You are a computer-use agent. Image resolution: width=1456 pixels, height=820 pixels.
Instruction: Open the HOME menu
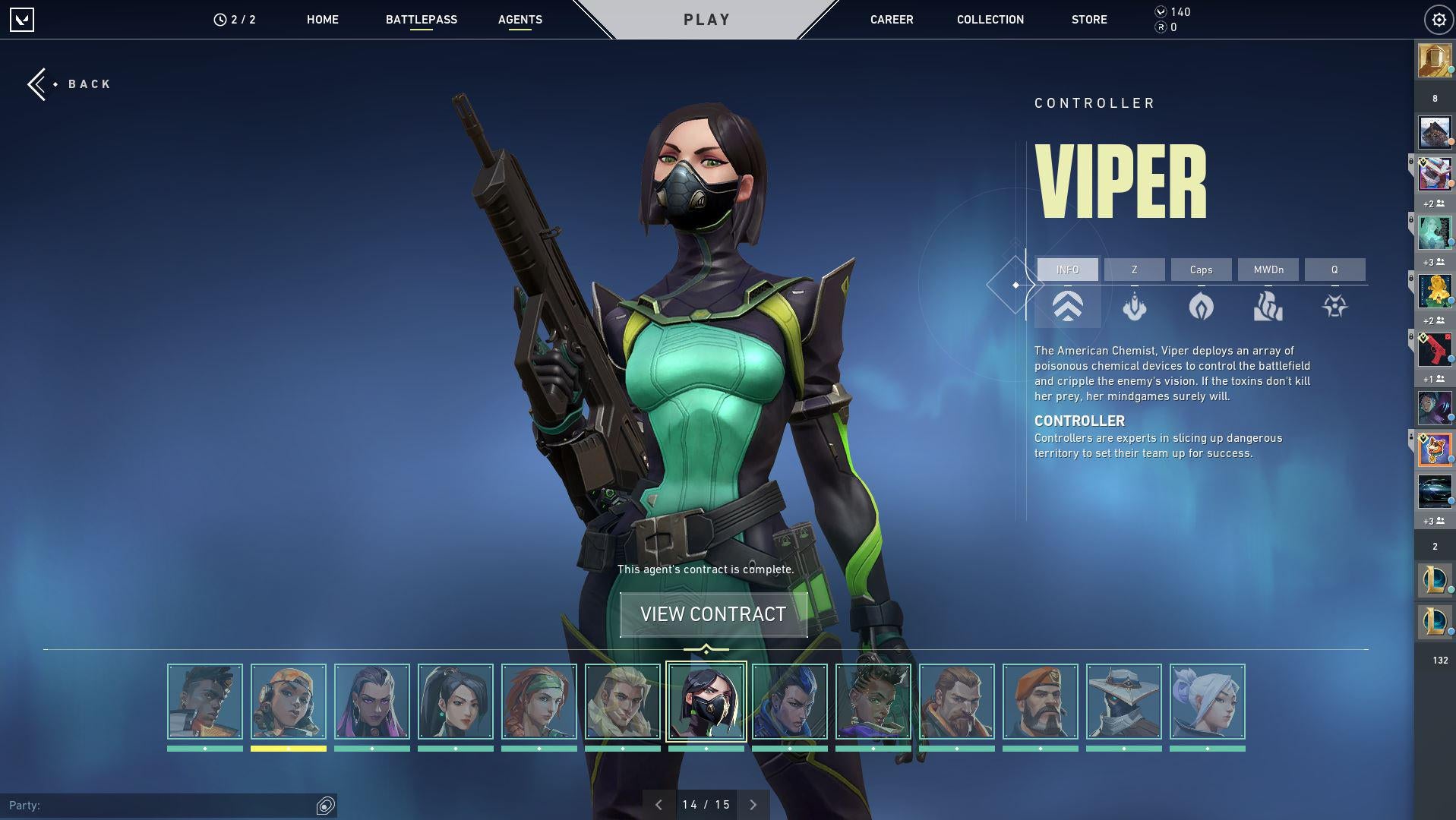pyautogui.click(x=322, y=20)
